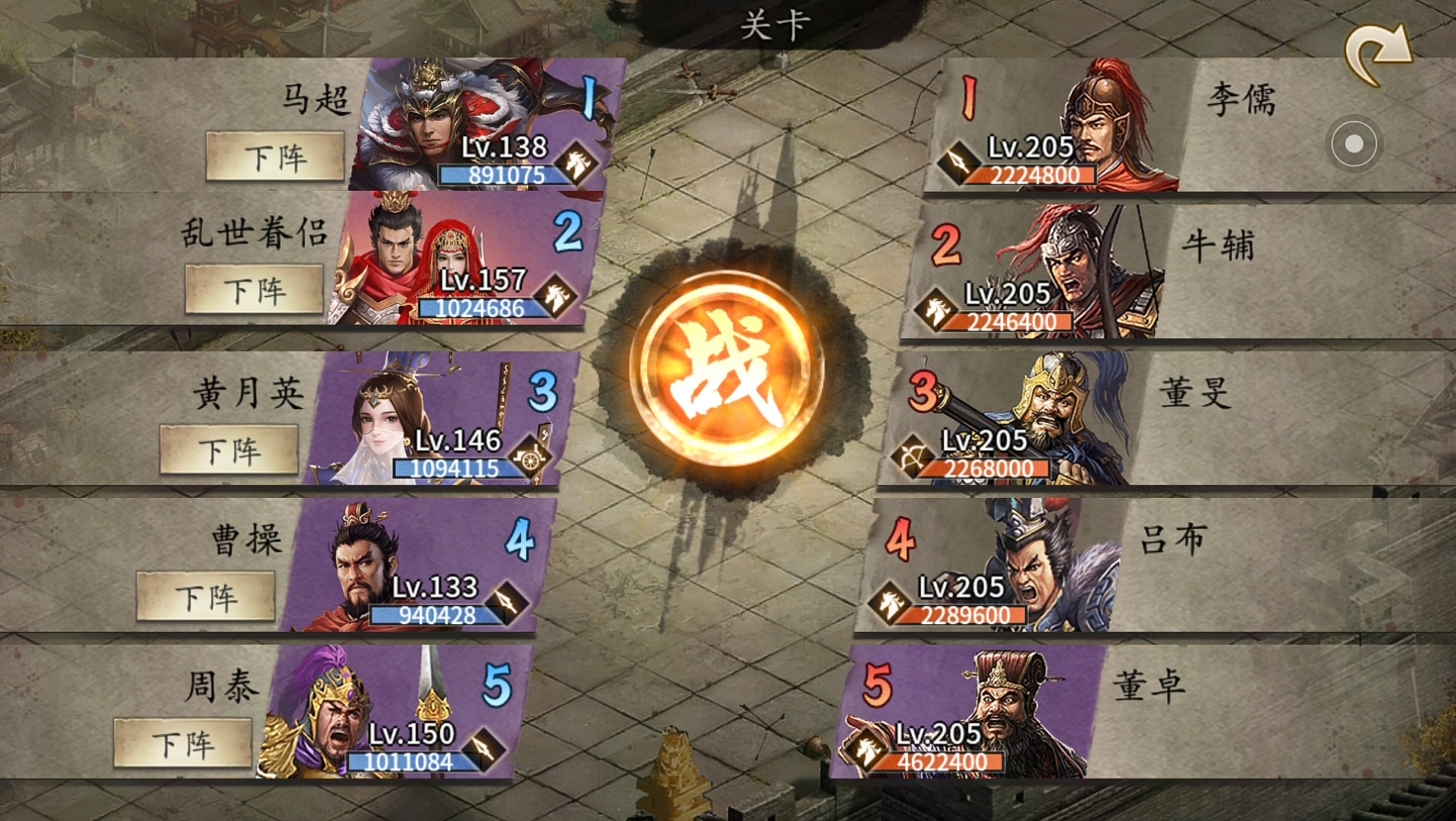Image resolution: width=1456 pixels, height=821 pixels.
Task: Tap the circular floating dot button
Action: pyautogui.click(x=1353, y=144)
